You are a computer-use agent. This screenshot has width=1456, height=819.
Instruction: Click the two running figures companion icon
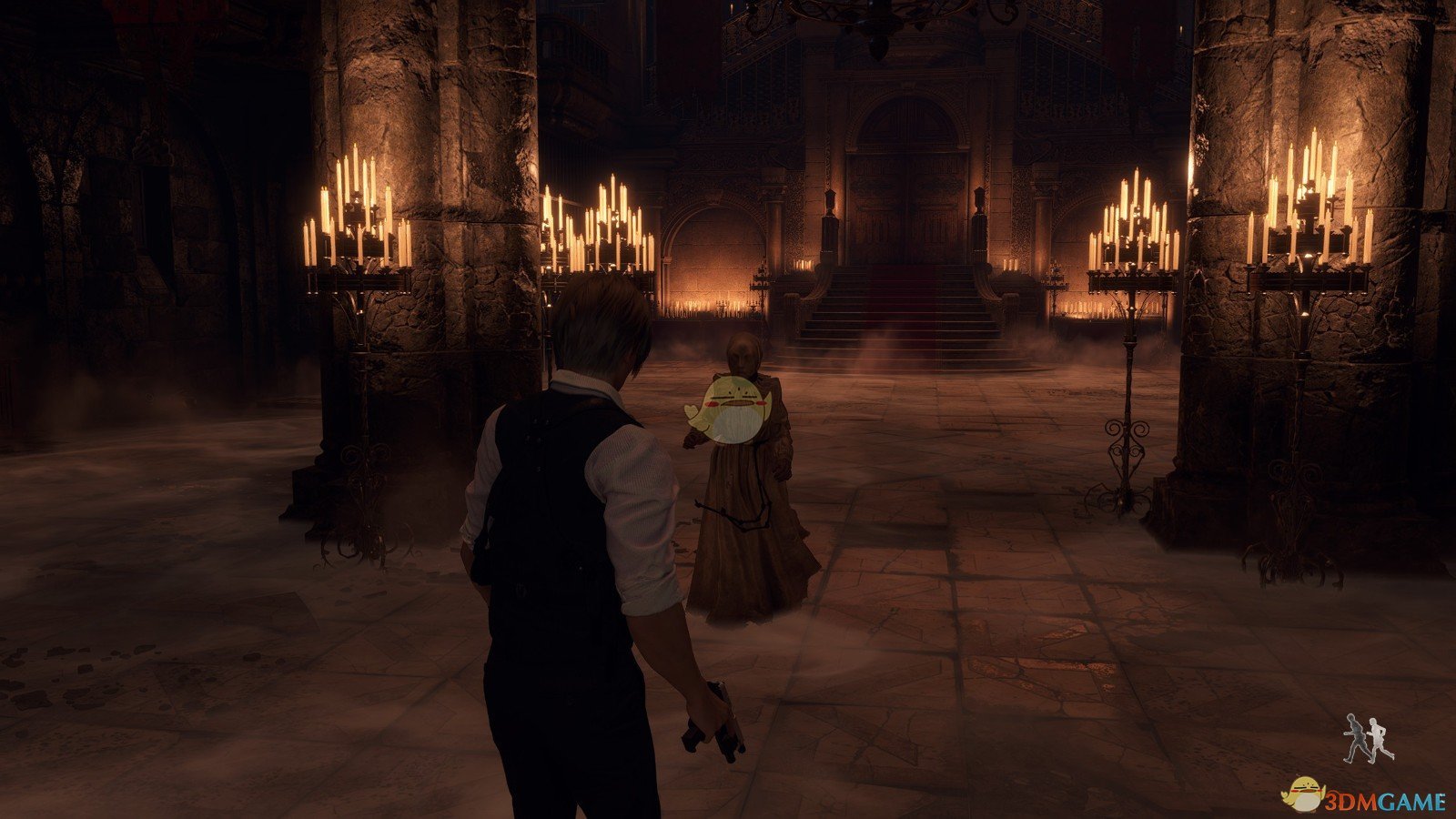[1369, 738]
